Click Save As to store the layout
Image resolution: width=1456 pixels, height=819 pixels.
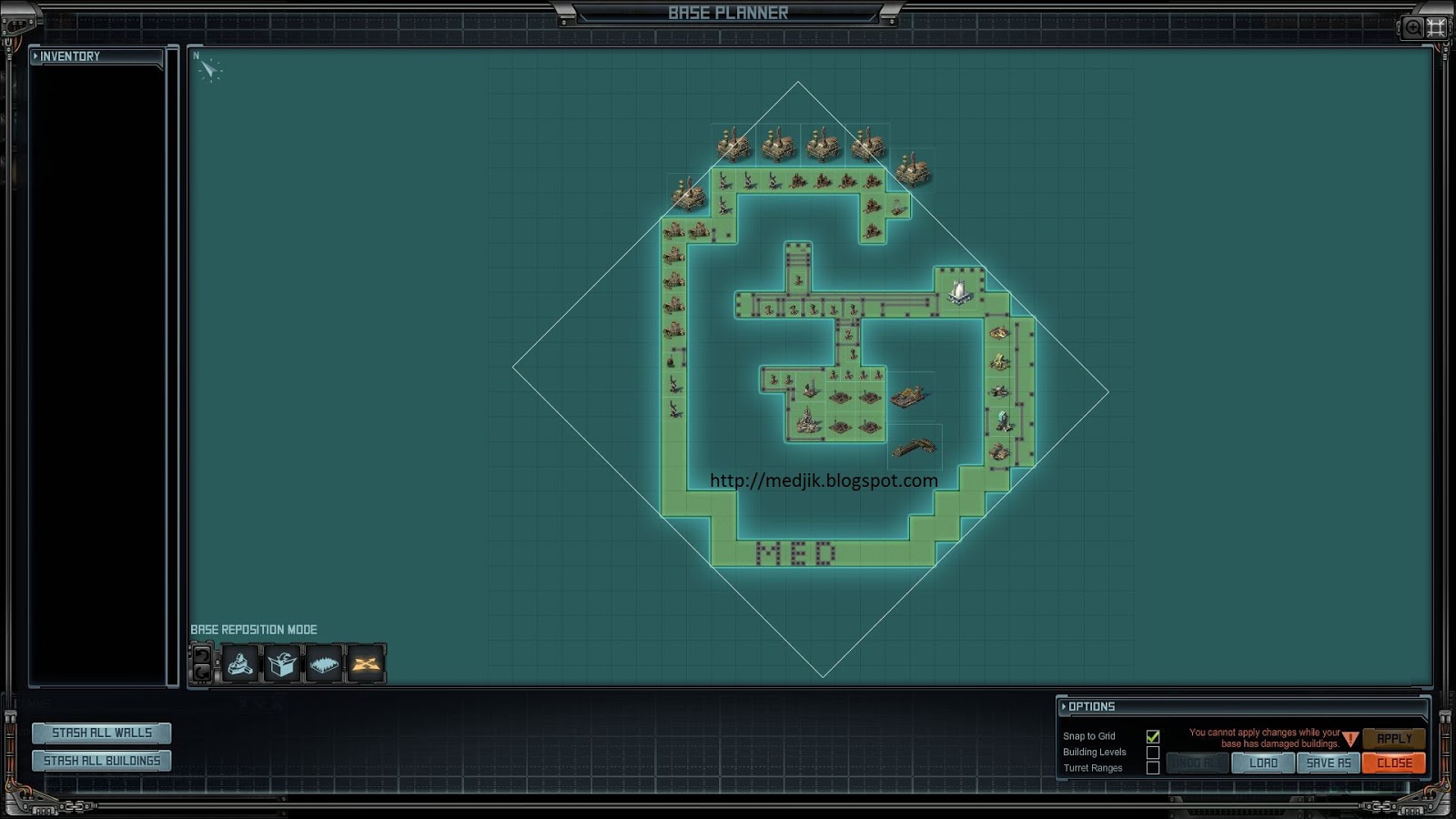[1328, 763]
